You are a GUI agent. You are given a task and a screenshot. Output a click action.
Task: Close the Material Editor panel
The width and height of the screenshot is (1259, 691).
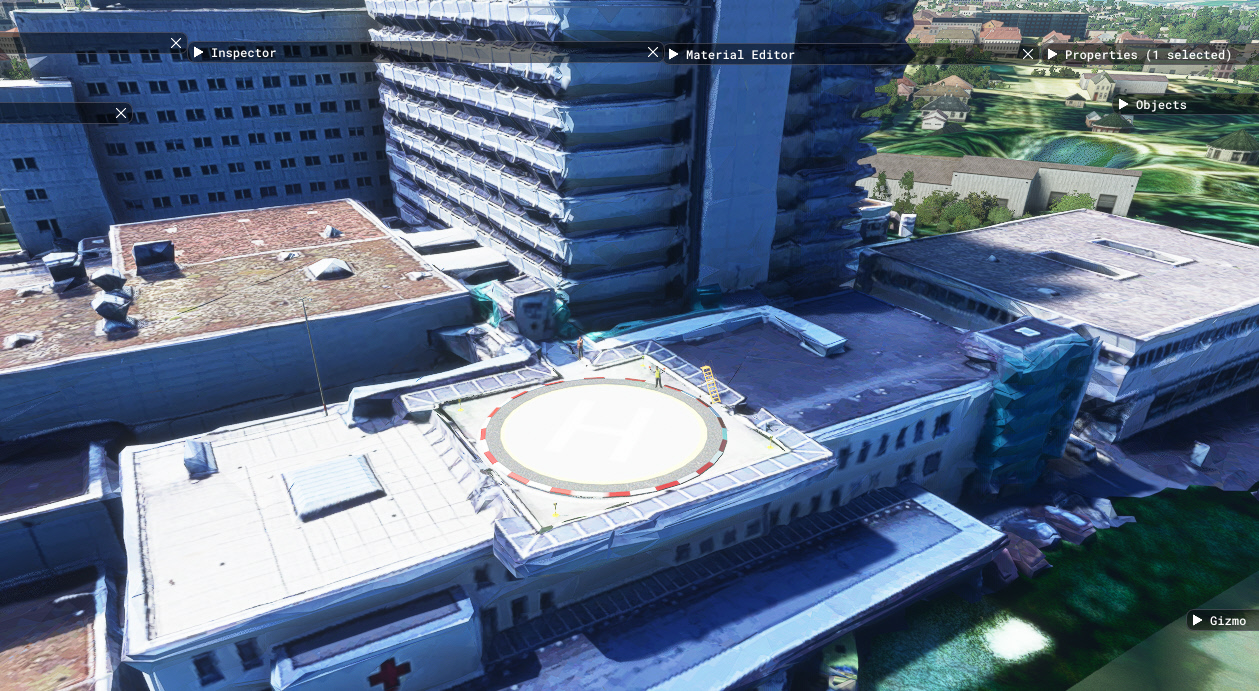[1028, 54]
